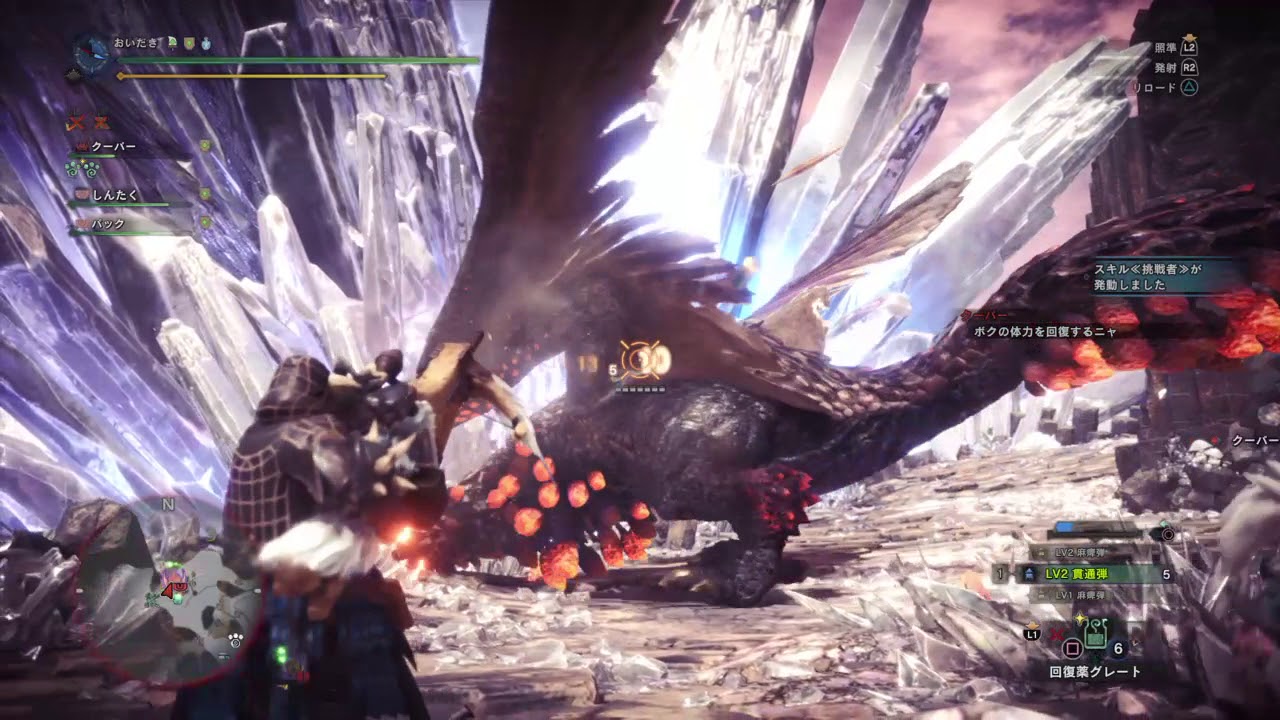Expand the LV2 麻痺弾 ammo entry
The image size is (1280, 720).
tap(1080, 551)
